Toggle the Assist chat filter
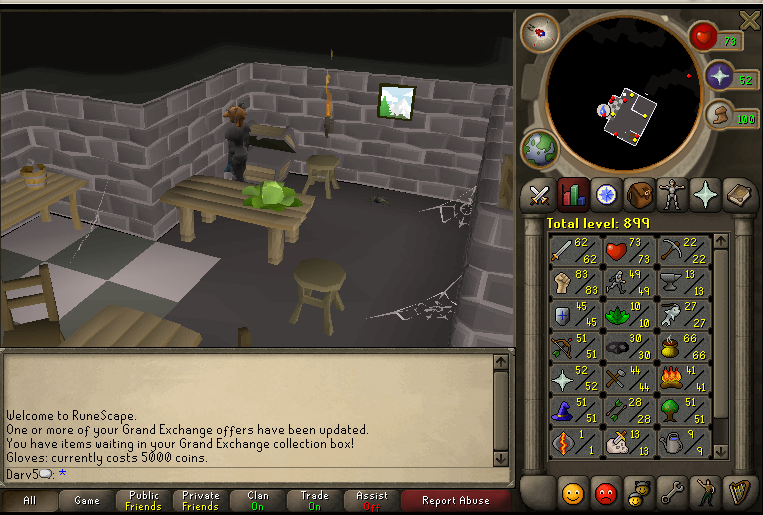Viewport: 763px width, 515px height. pyautogui.click(x=372, y=501)
